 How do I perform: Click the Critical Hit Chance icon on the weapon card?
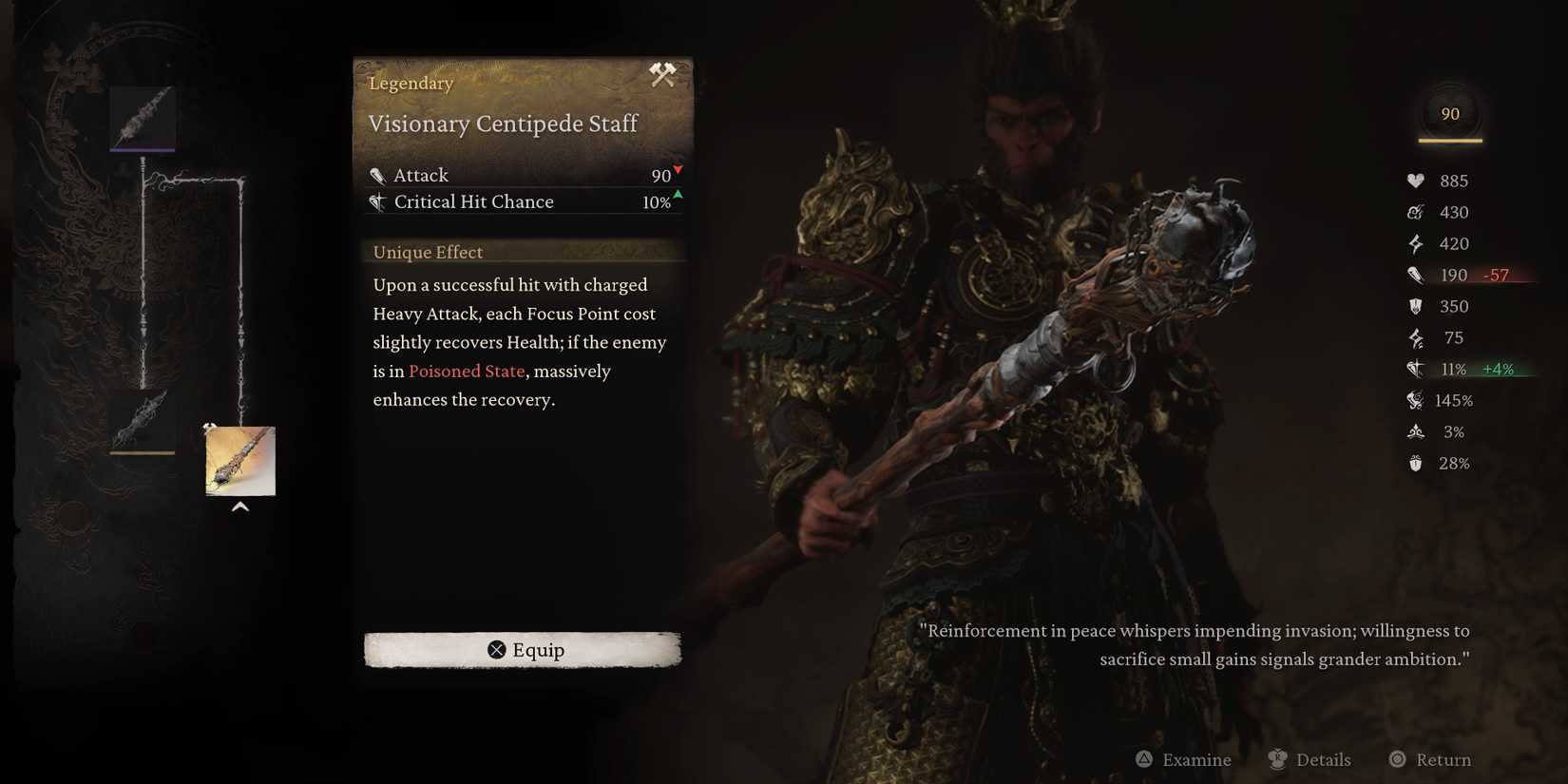[x=379, y=201]
